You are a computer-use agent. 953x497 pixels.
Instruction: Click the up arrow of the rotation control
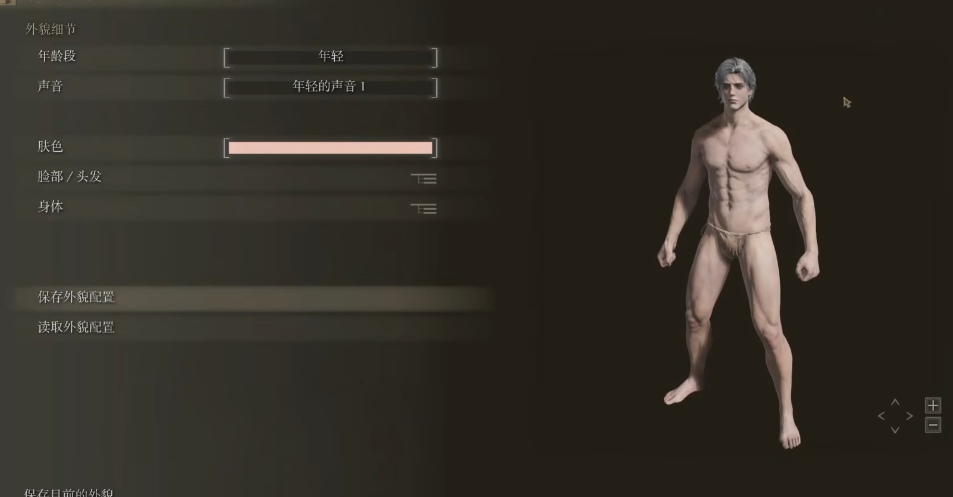click(895, 402)
